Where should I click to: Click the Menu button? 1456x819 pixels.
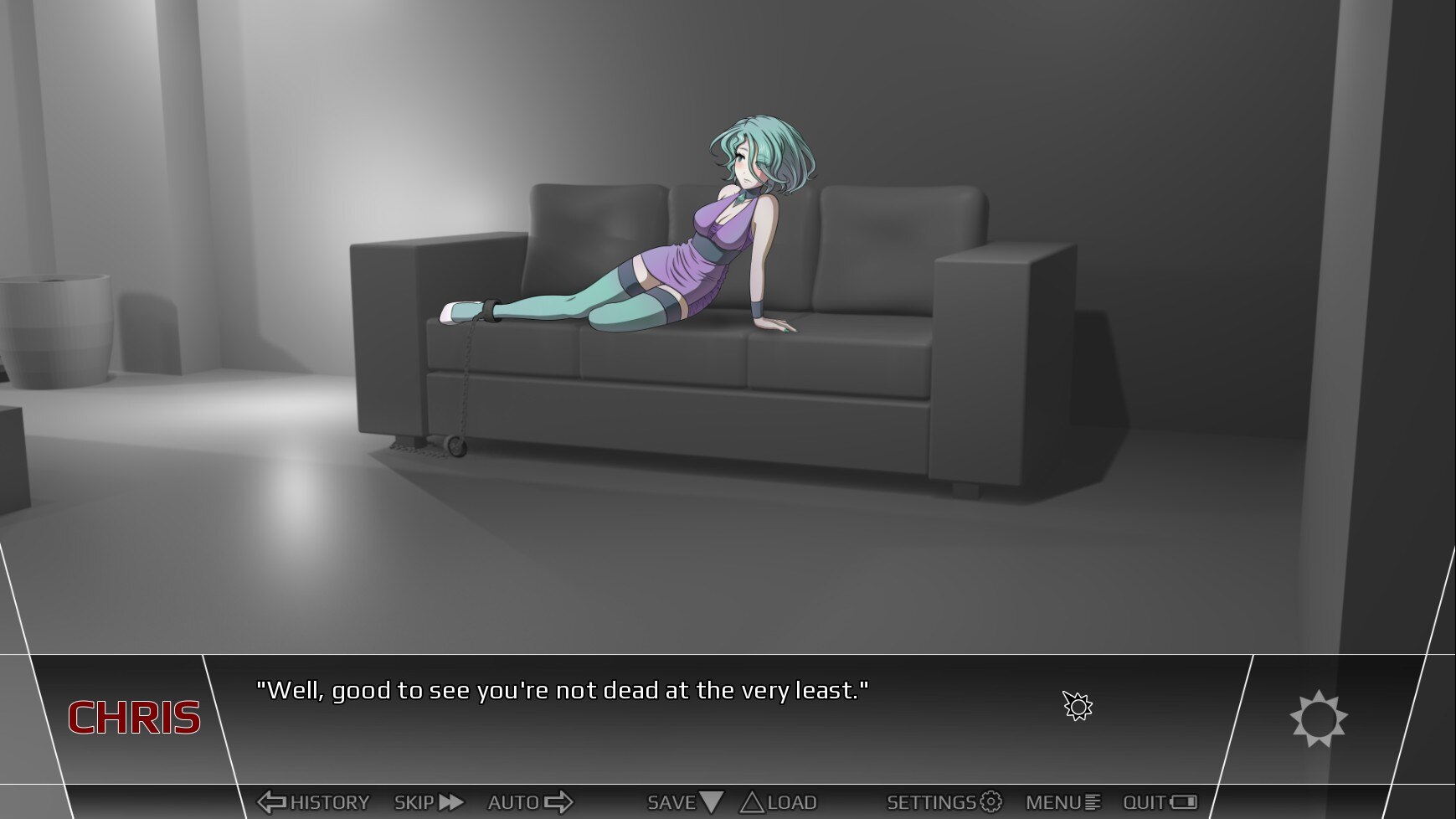(1062, 802)
